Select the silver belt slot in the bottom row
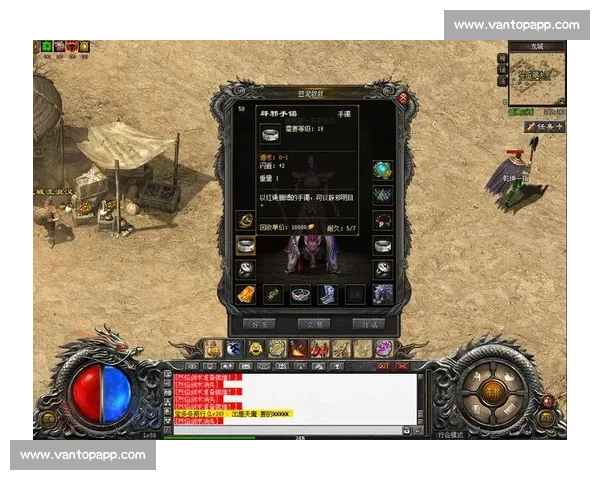The width and height of the screenshot is (600, 480). pyautogui.click(x=300, y=294)
